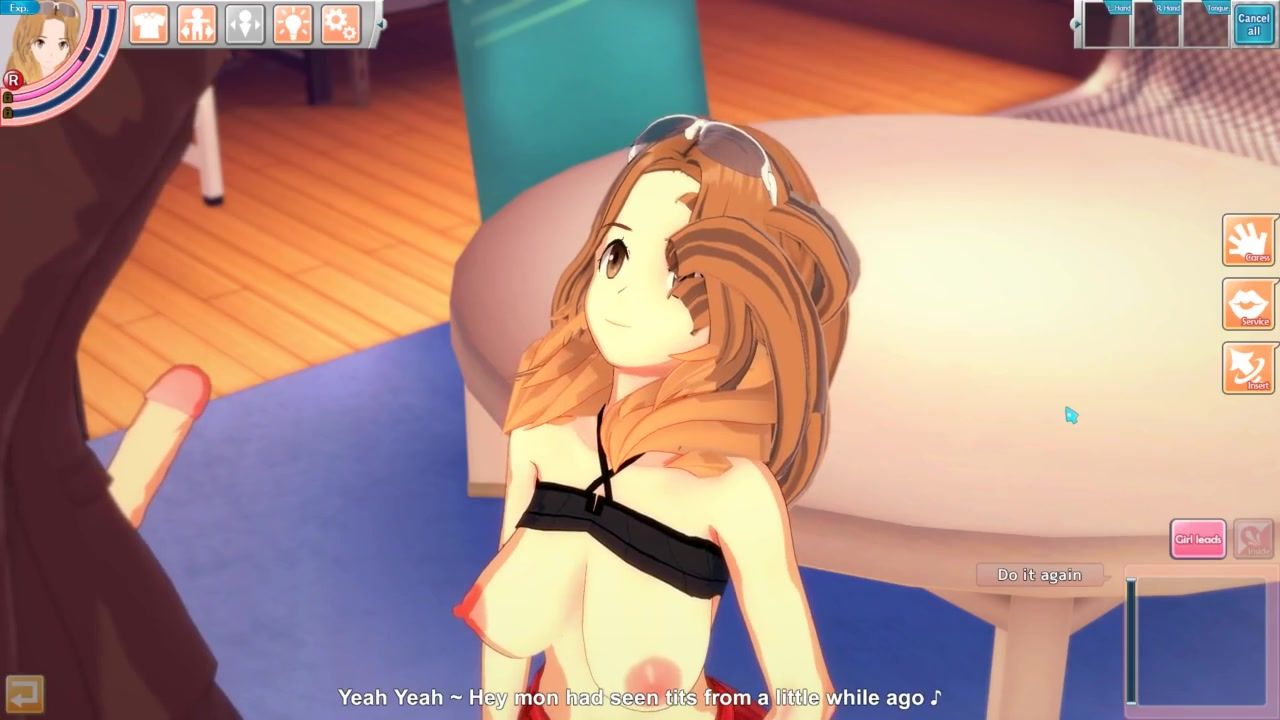Choose the Insert category button

point(1248,368)
